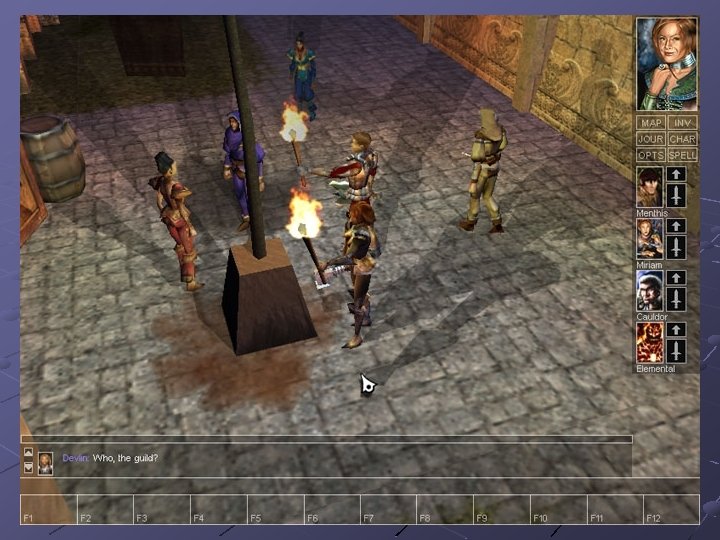This screenshot has height=540, width=720.
Task: Click the main character's portrait
Action: coord(667,63)
